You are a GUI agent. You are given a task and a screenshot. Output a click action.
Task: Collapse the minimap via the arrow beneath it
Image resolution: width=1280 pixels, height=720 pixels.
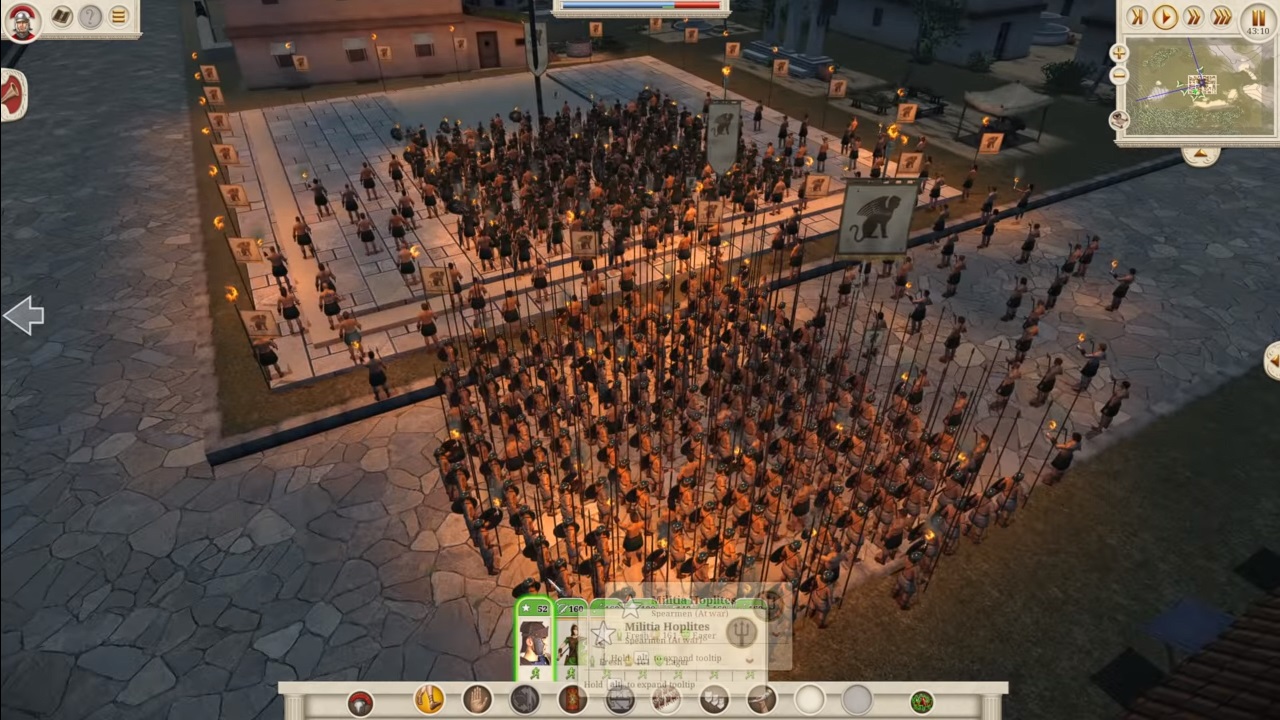click(1202, 152)
